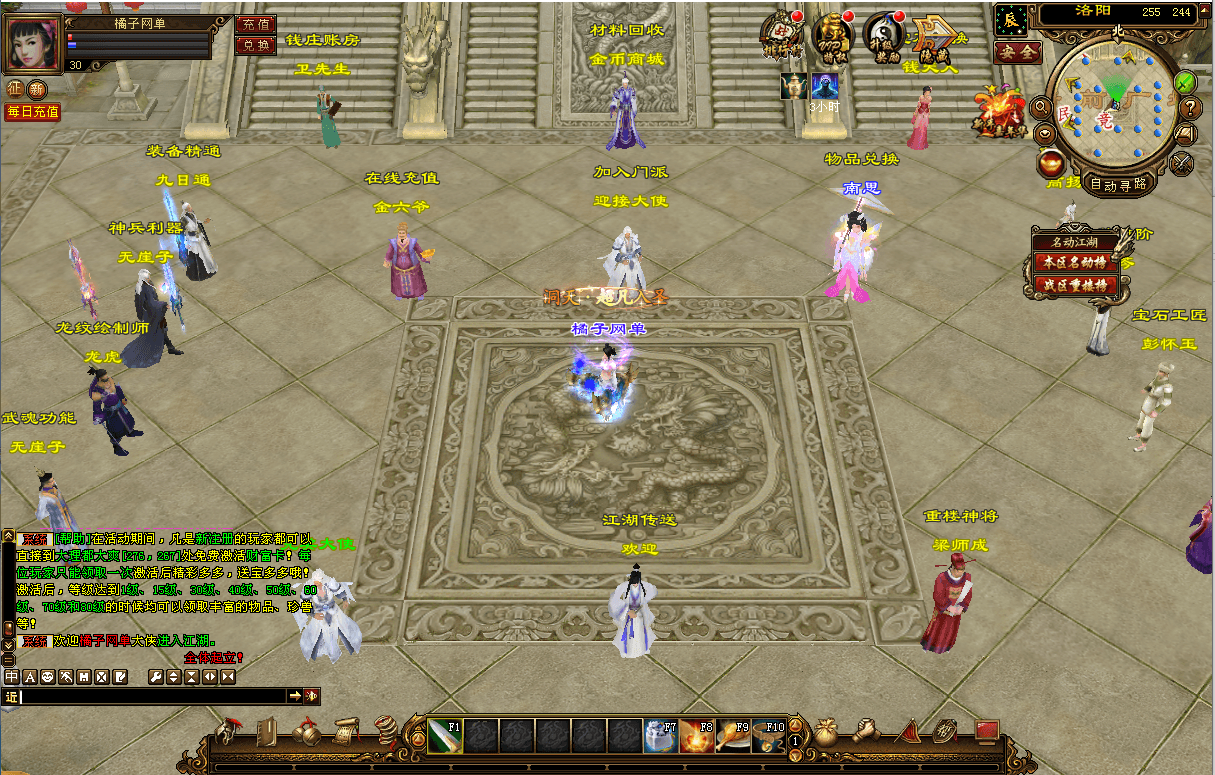Claim rewards via the 升级奖励 icon

[882, 35]
